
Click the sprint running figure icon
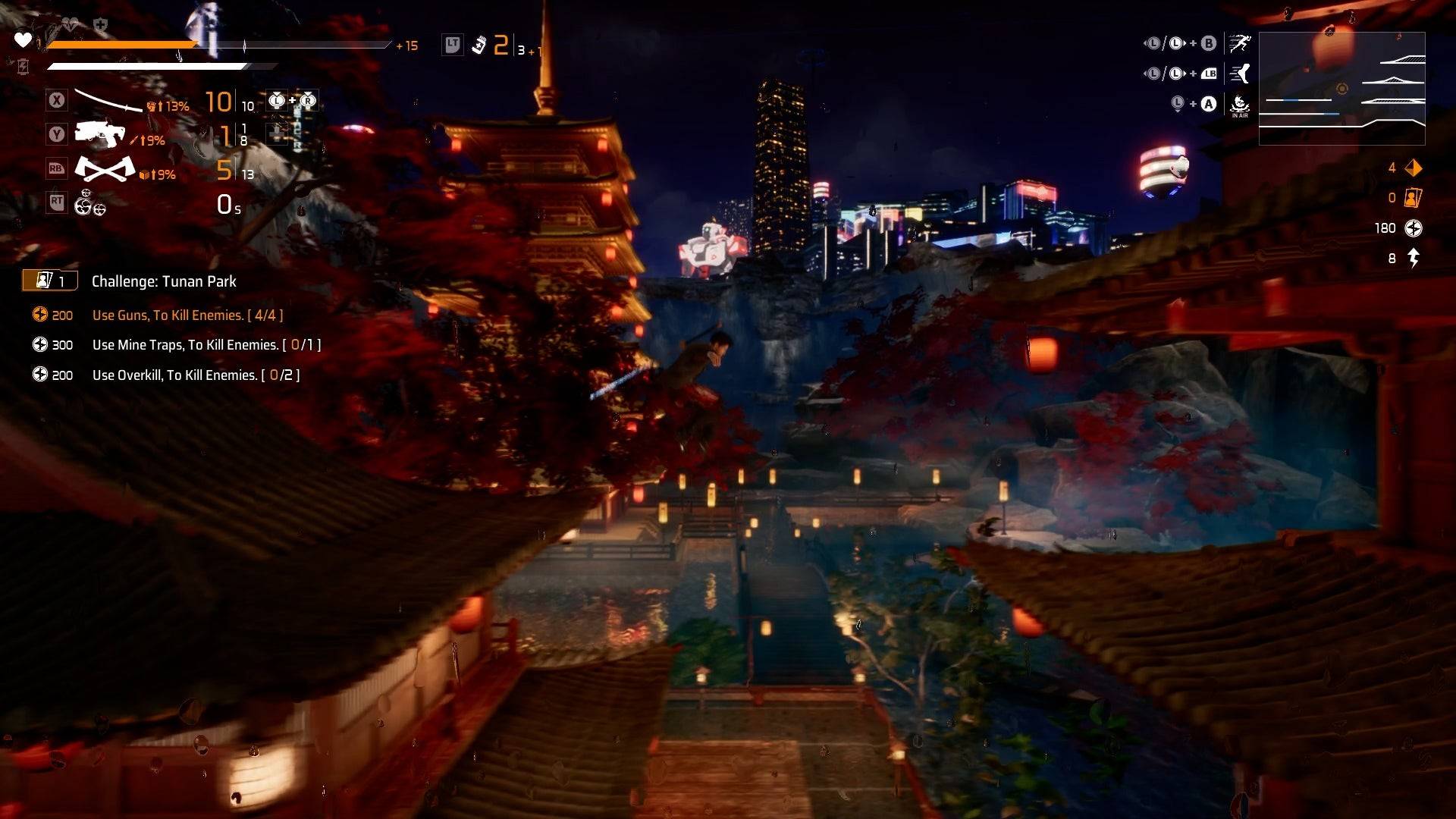click(x=1240, y=44)
